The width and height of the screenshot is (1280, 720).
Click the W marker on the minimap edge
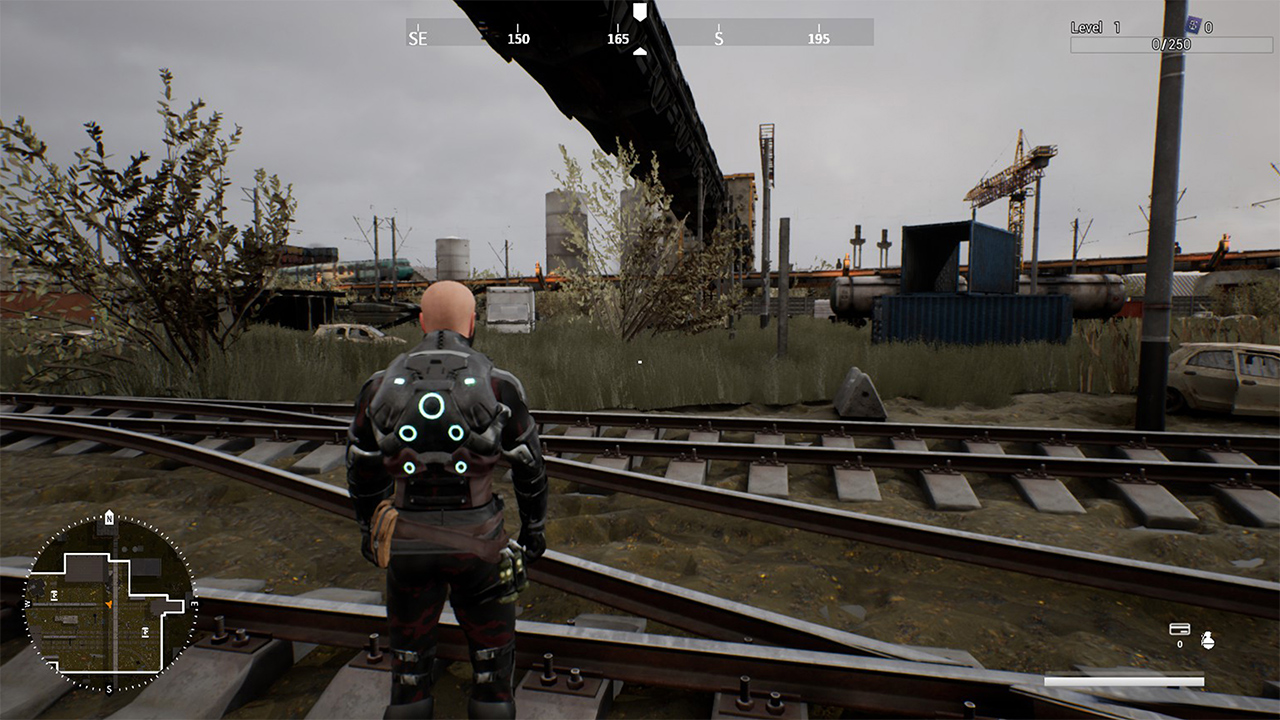27,603
